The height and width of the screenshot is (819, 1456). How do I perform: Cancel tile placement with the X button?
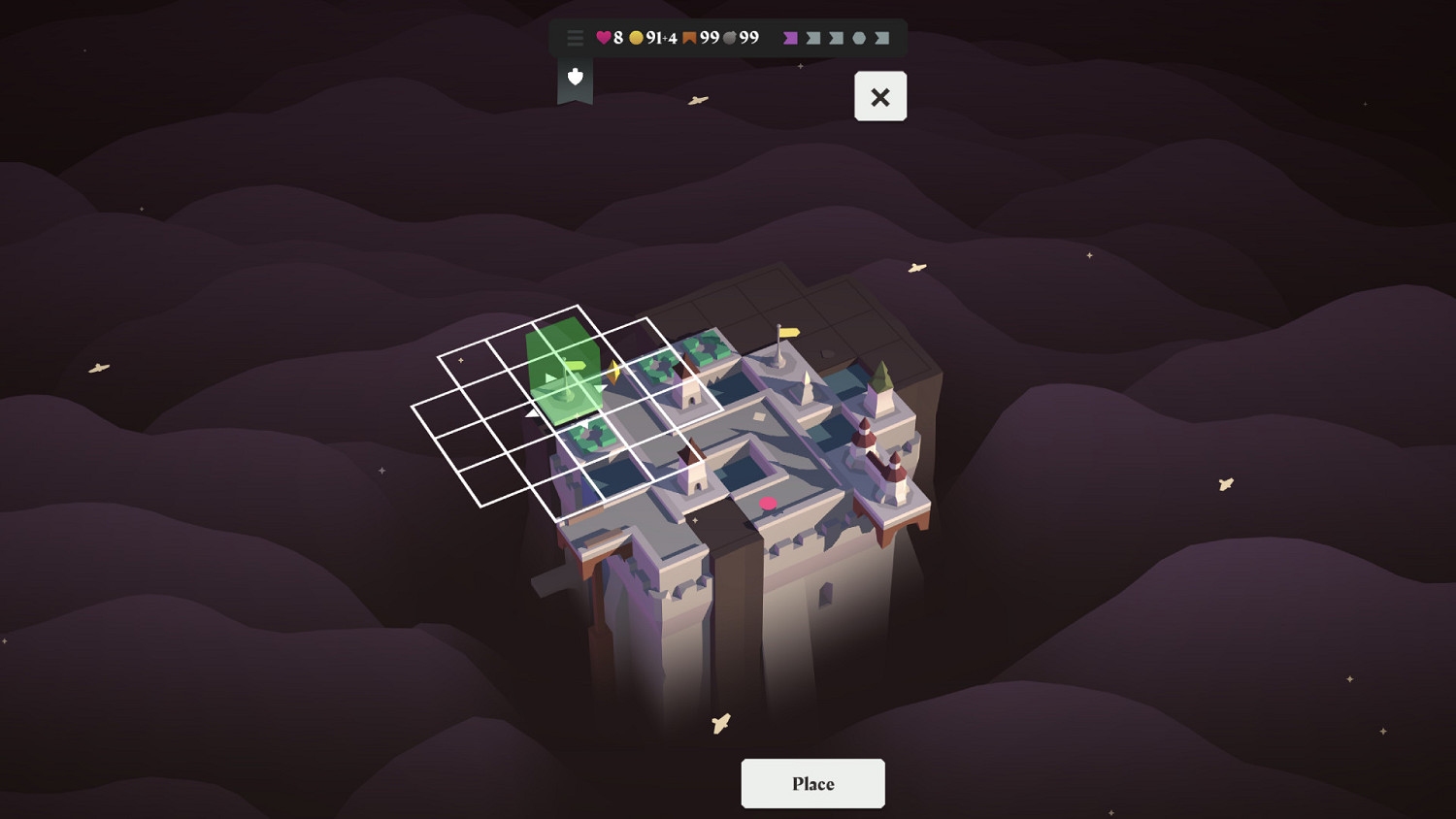coord(880,96)
